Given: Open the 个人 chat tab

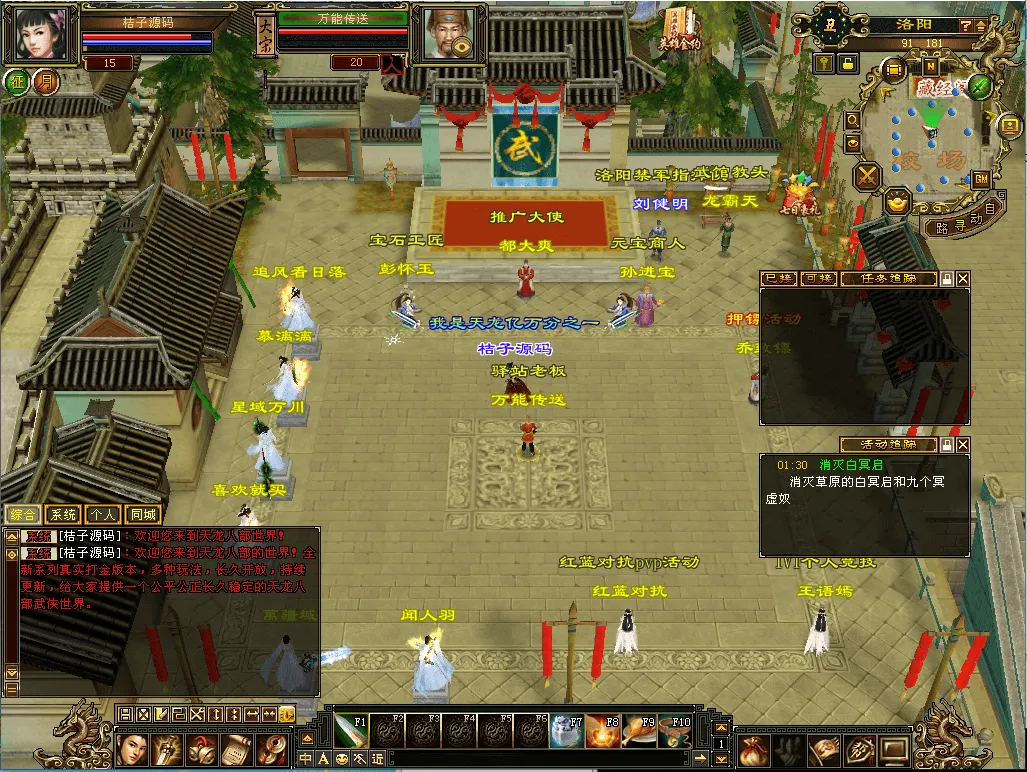Looking at the screenshot, I should coord(103,515).
